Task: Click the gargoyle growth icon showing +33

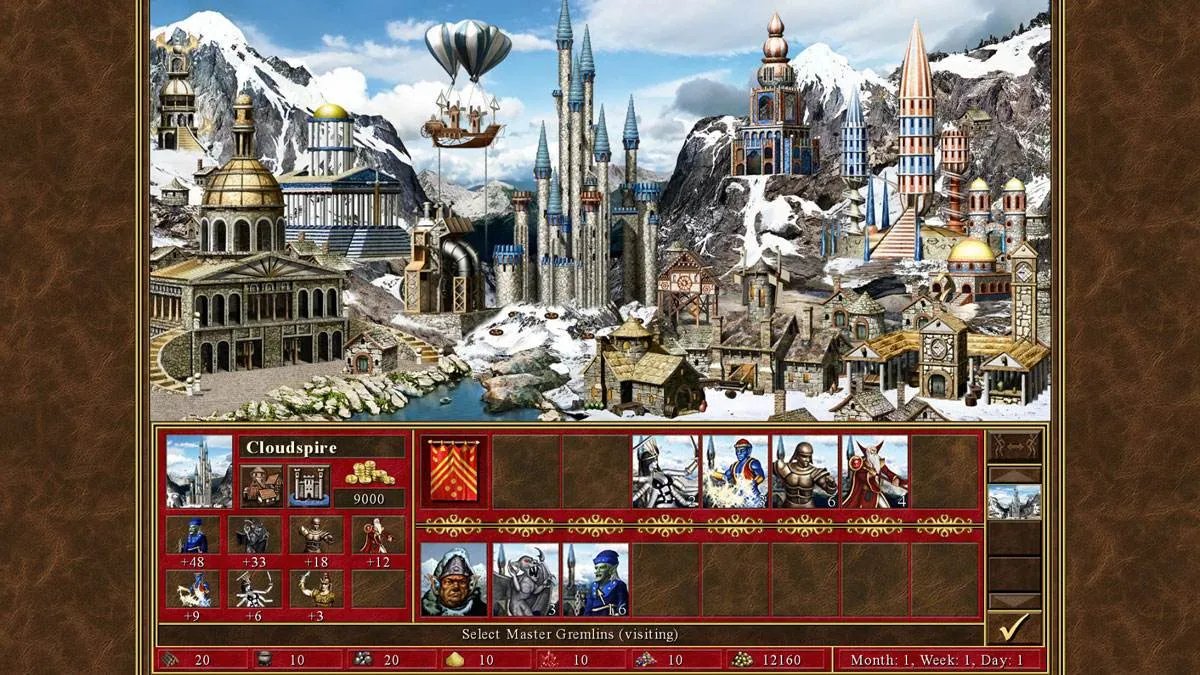Action: click(254, 535)
